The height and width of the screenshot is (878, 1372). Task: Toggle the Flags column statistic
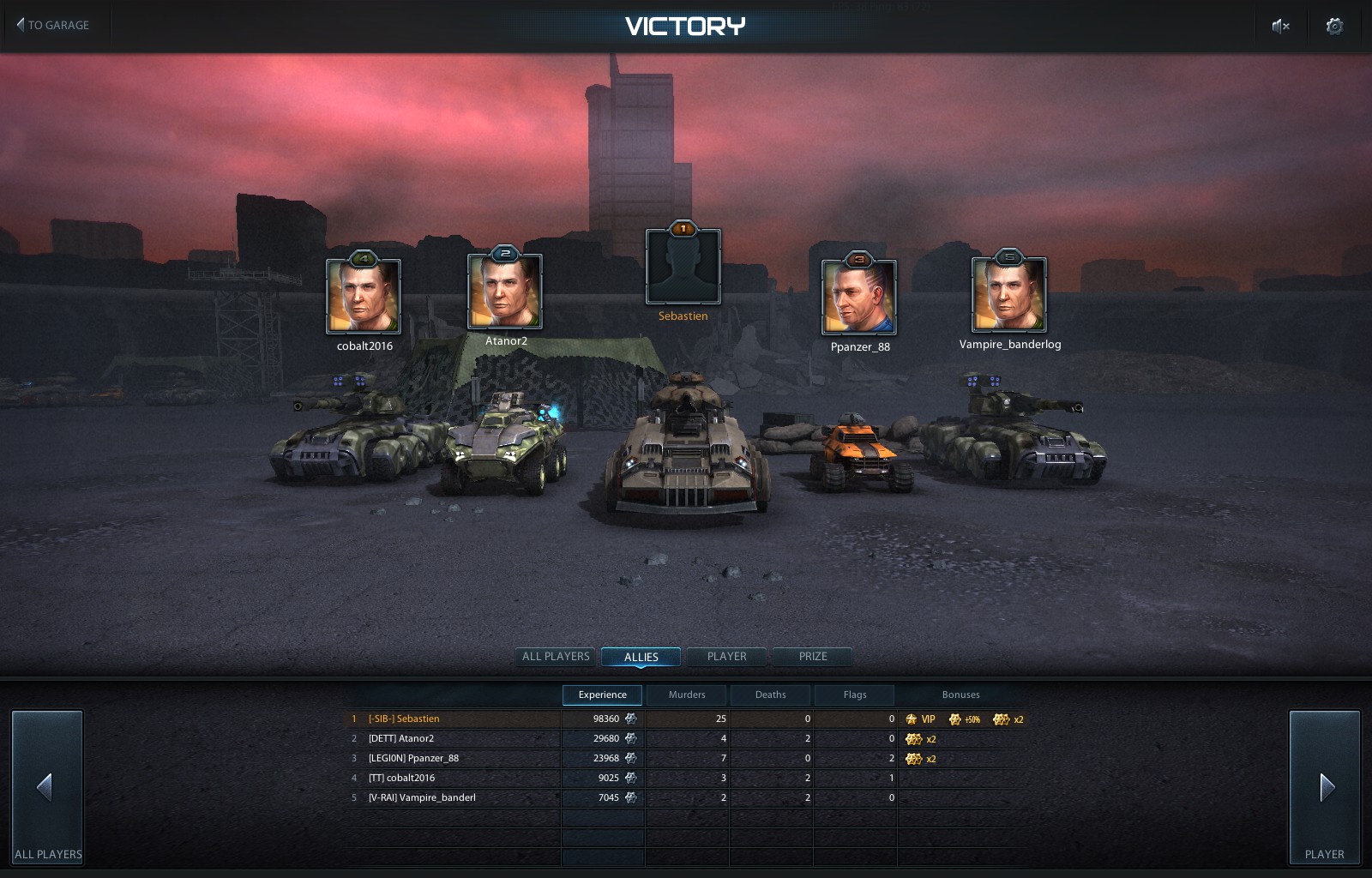(x=854, y=695)
